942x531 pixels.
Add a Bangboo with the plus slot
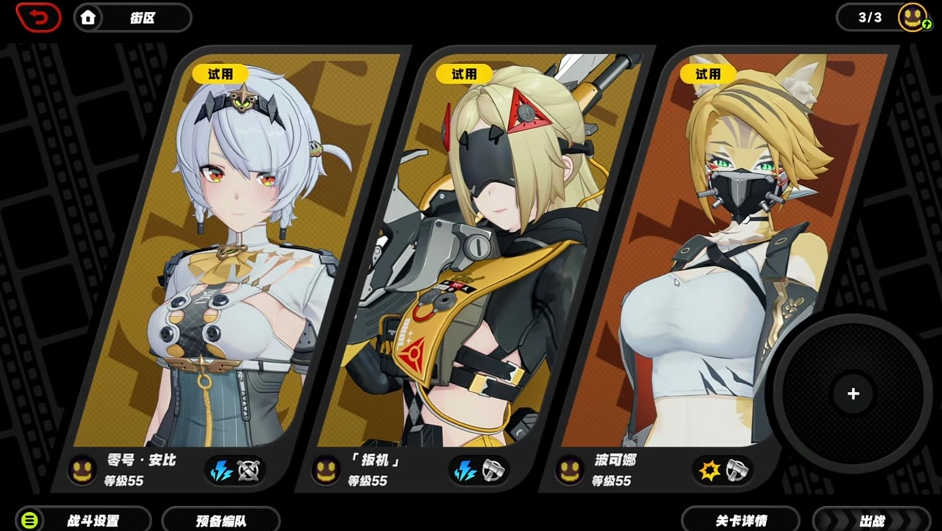pyautogui.click(x=853, y=394)
